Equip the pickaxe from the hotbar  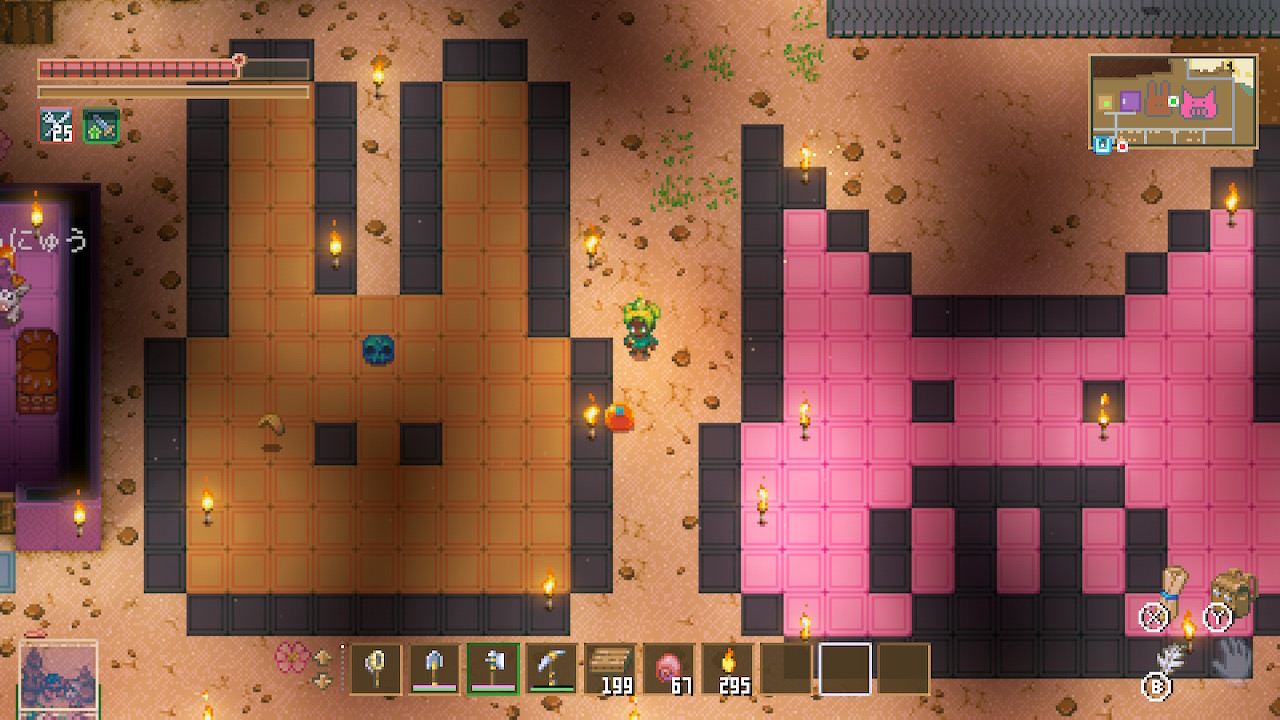tap(552, 668)
